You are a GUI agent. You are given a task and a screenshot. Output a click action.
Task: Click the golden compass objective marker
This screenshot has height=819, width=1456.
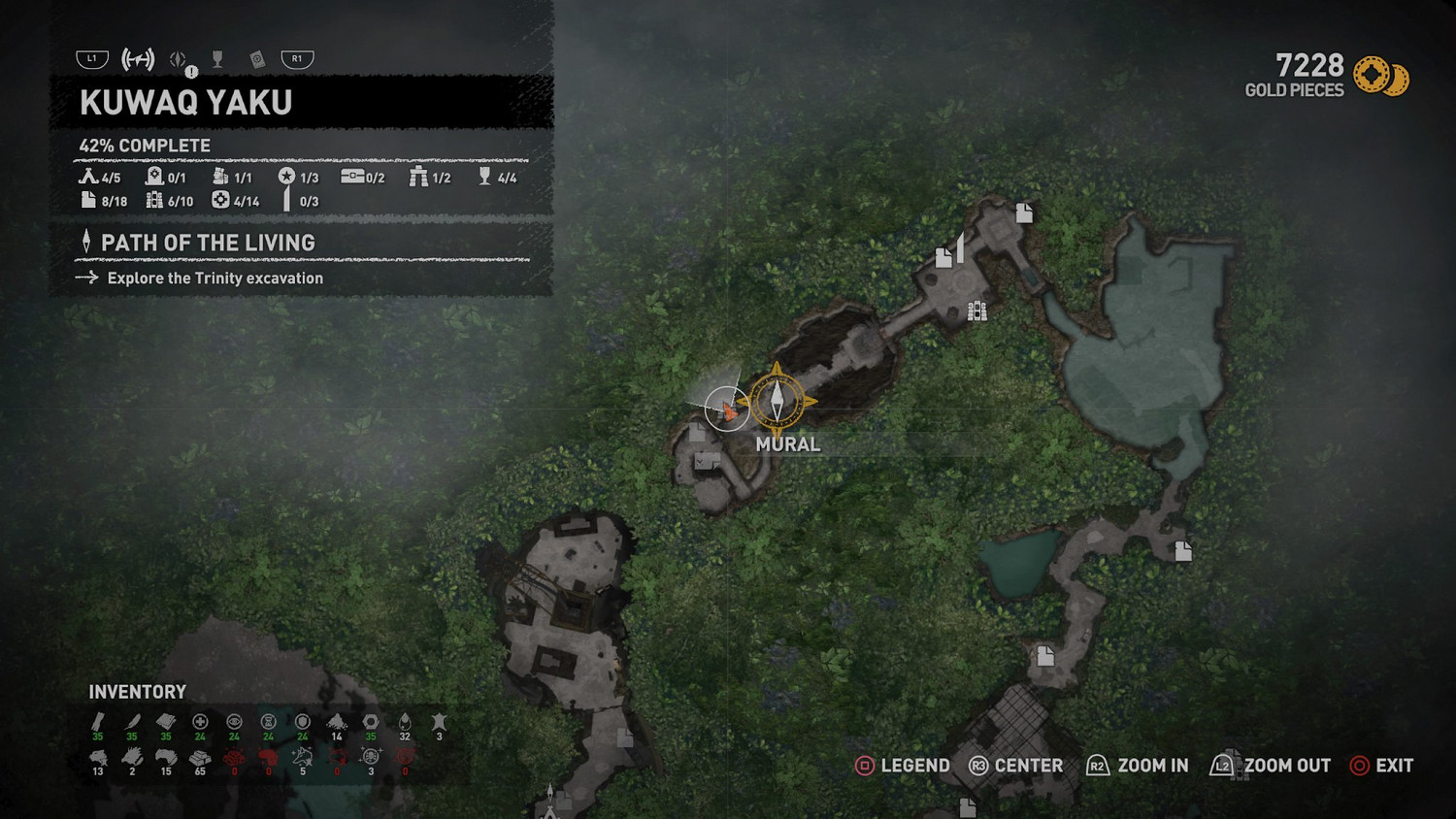[777, 399]
